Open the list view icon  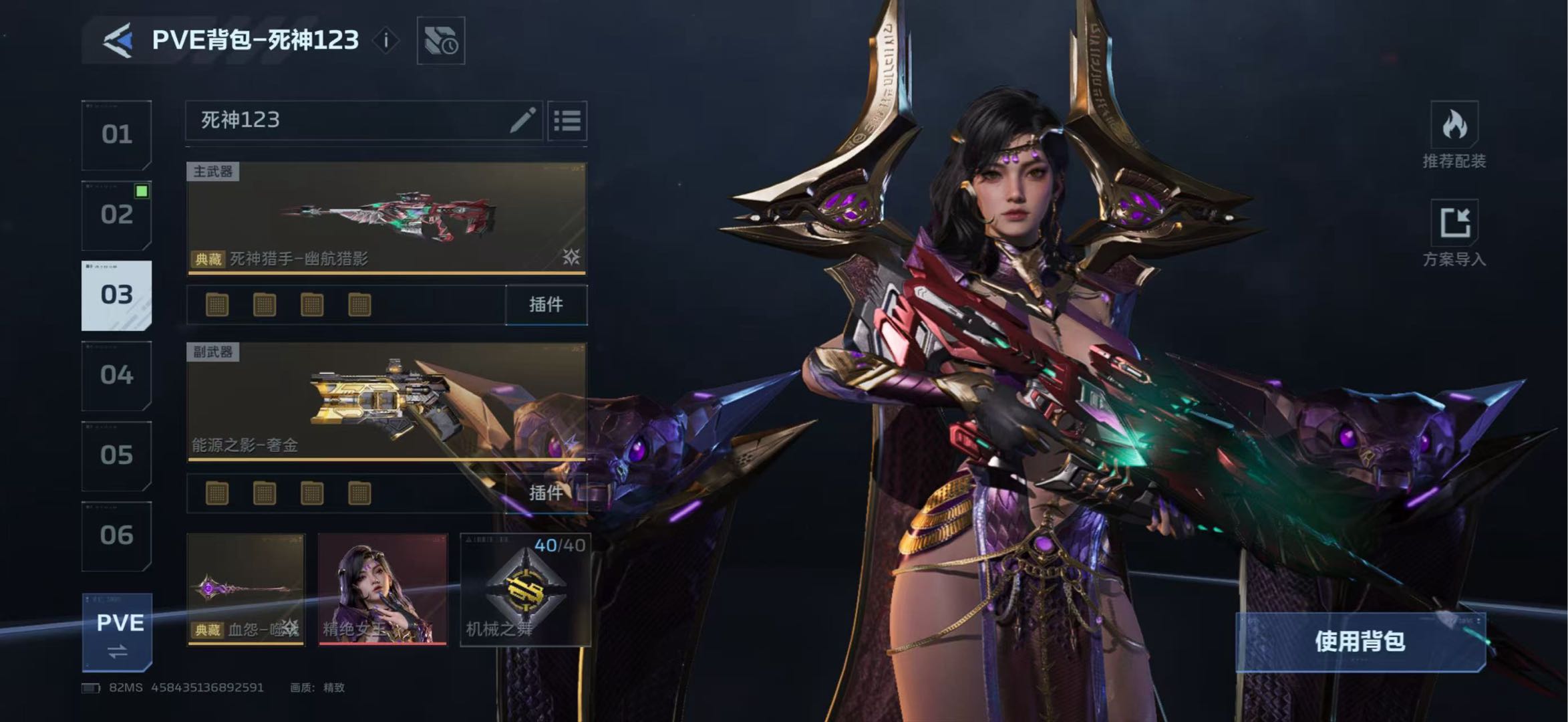[567, 121]
